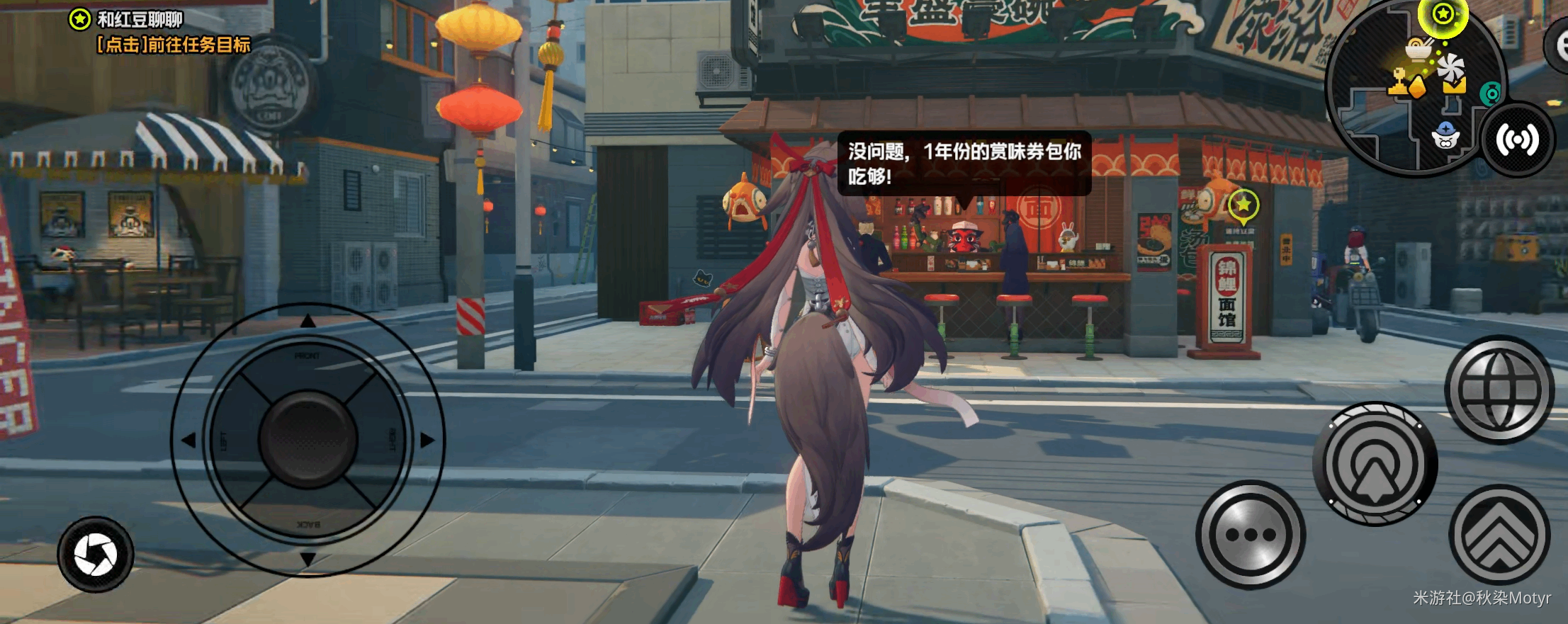Image resolution: width=1568 pixels, height=624 pixels.
Task: Open the camera photo mode
Action: (96, 555)
